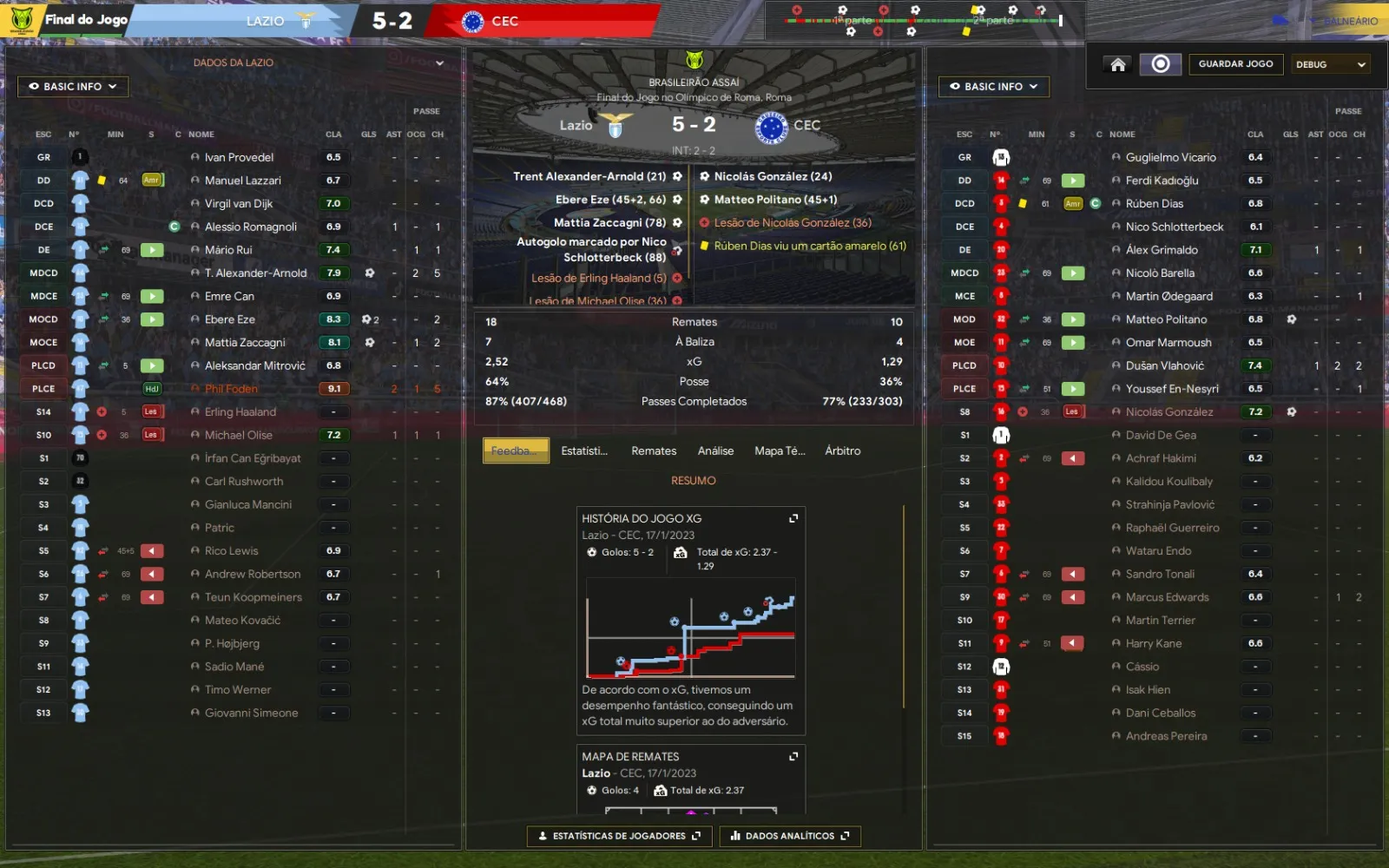Choose the Feedback tab
Screen dimensions: 1389x868
(x=516, y=450)
